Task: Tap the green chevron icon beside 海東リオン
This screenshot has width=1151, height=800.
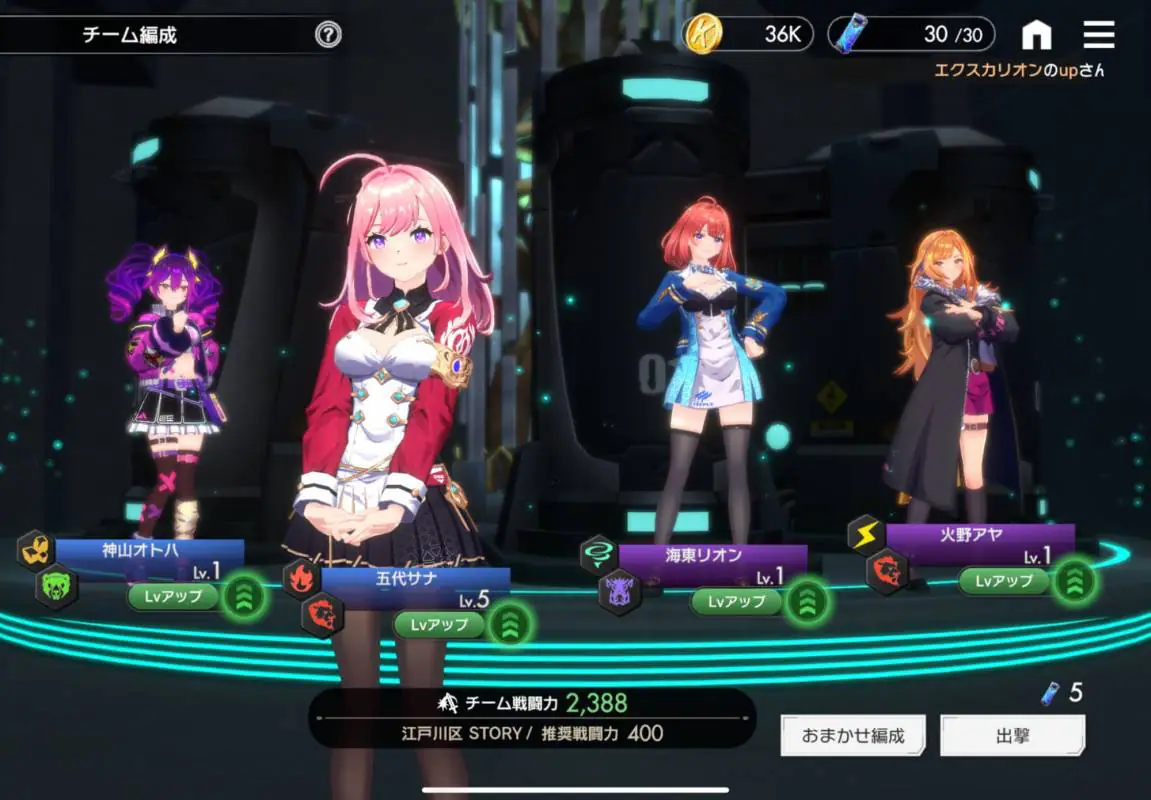Action: pos(807,601)
